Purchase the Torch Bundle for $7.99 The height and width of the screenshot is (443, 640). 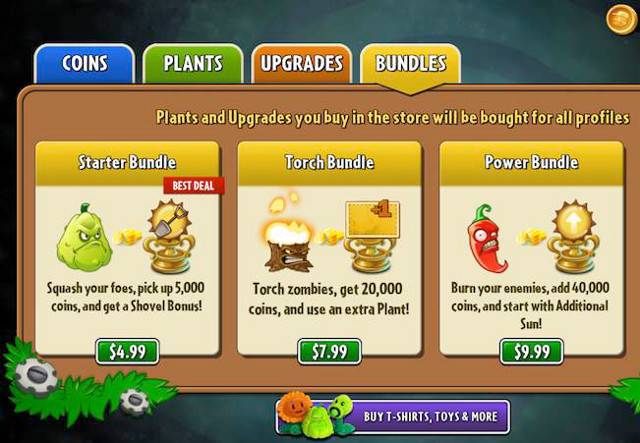329,351
